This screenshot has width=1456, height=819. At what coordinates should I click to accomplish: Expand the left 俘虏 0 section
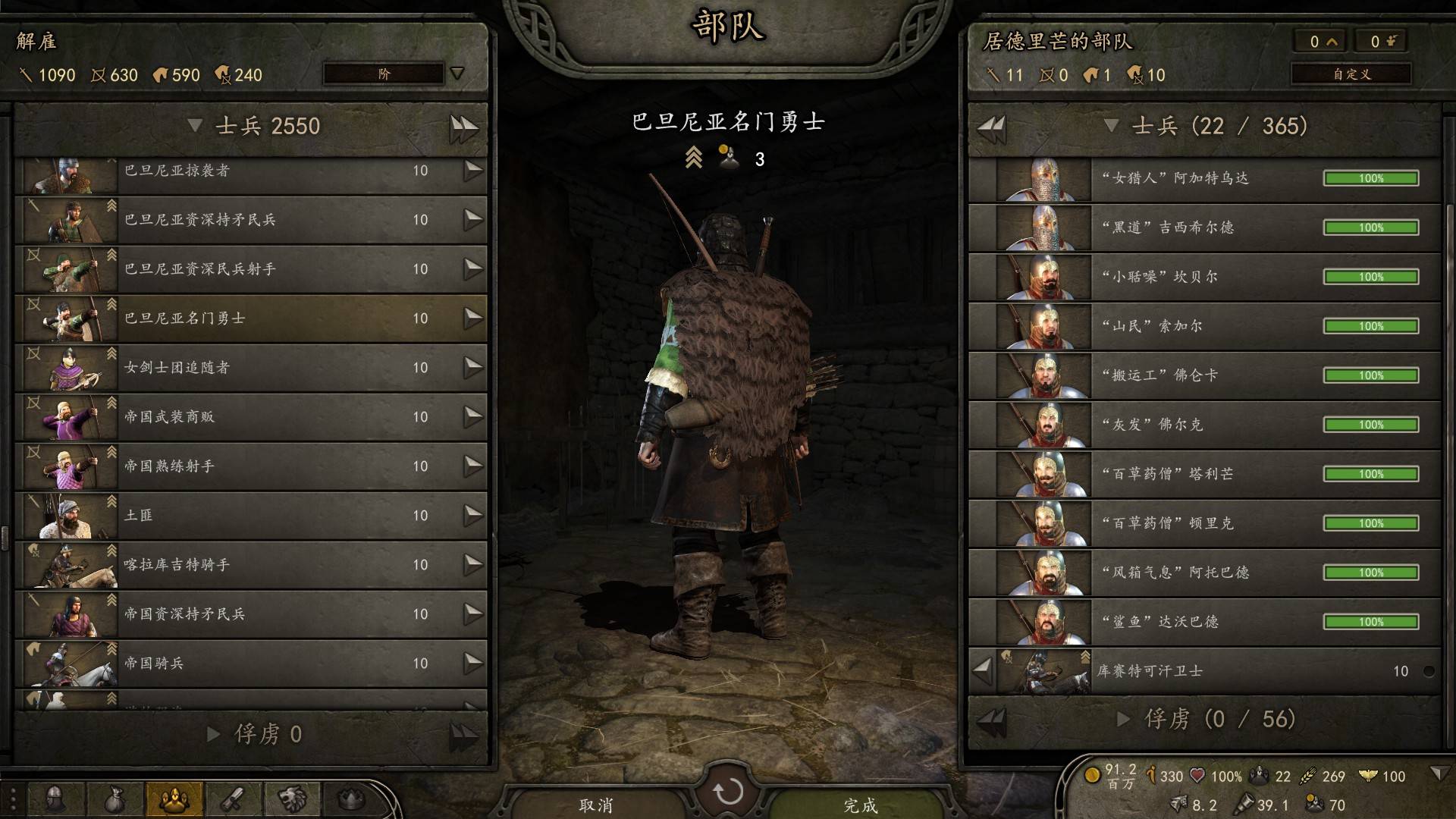(214, 734)
